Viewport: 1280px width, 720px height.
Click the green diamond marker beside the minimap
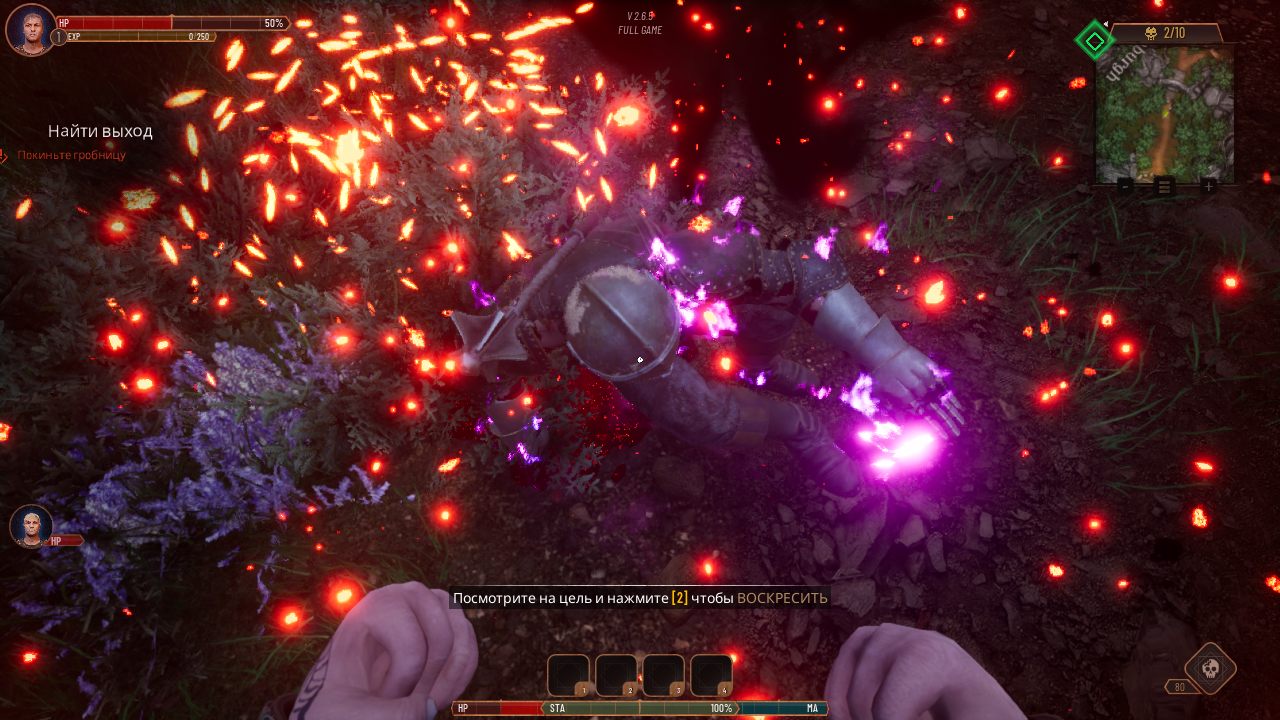point(1094,41)
